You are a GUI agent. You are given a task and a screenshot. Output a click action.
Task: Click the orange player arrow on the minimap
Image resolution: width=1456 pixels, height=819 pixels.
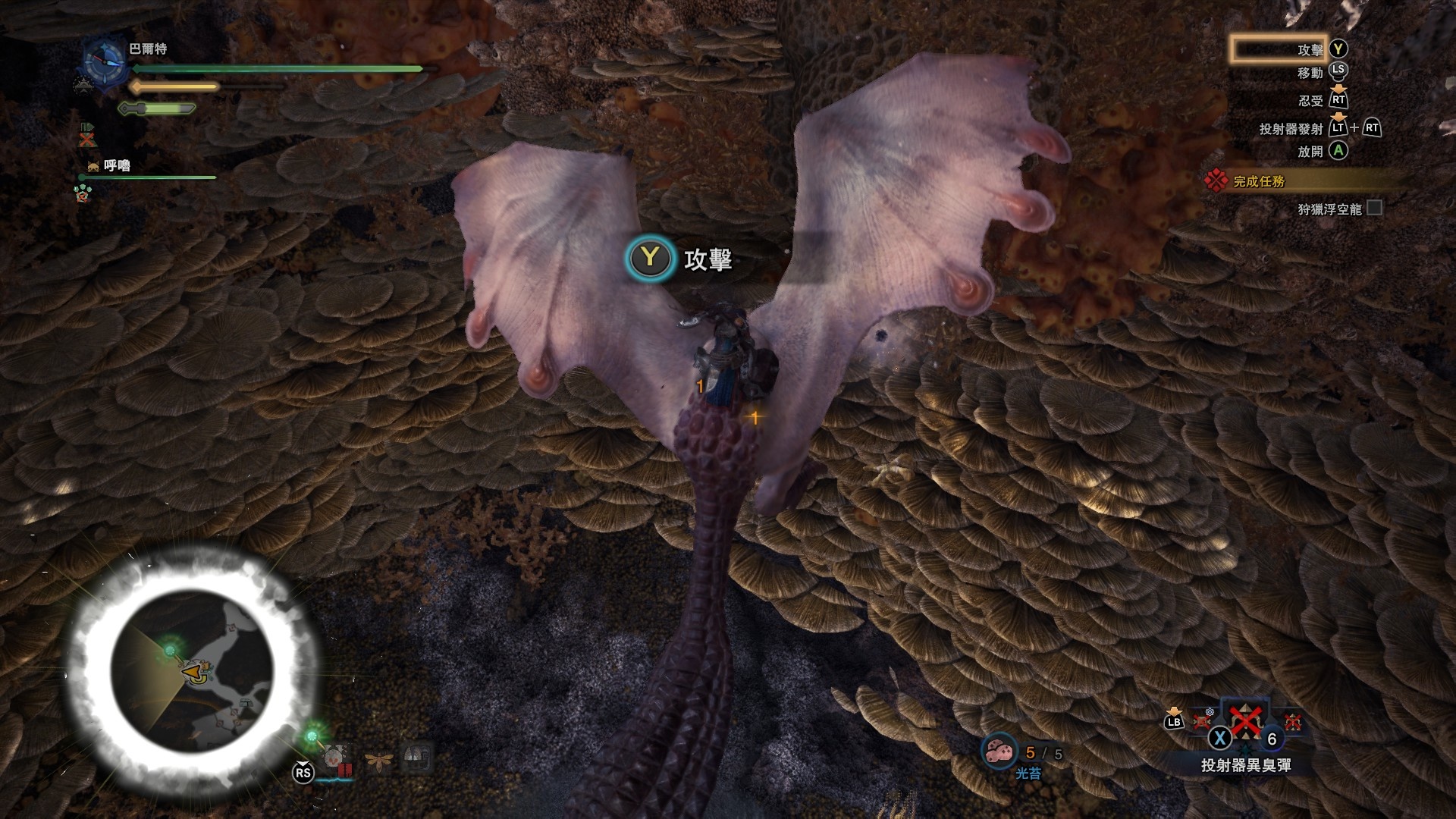tap(194, 671)
